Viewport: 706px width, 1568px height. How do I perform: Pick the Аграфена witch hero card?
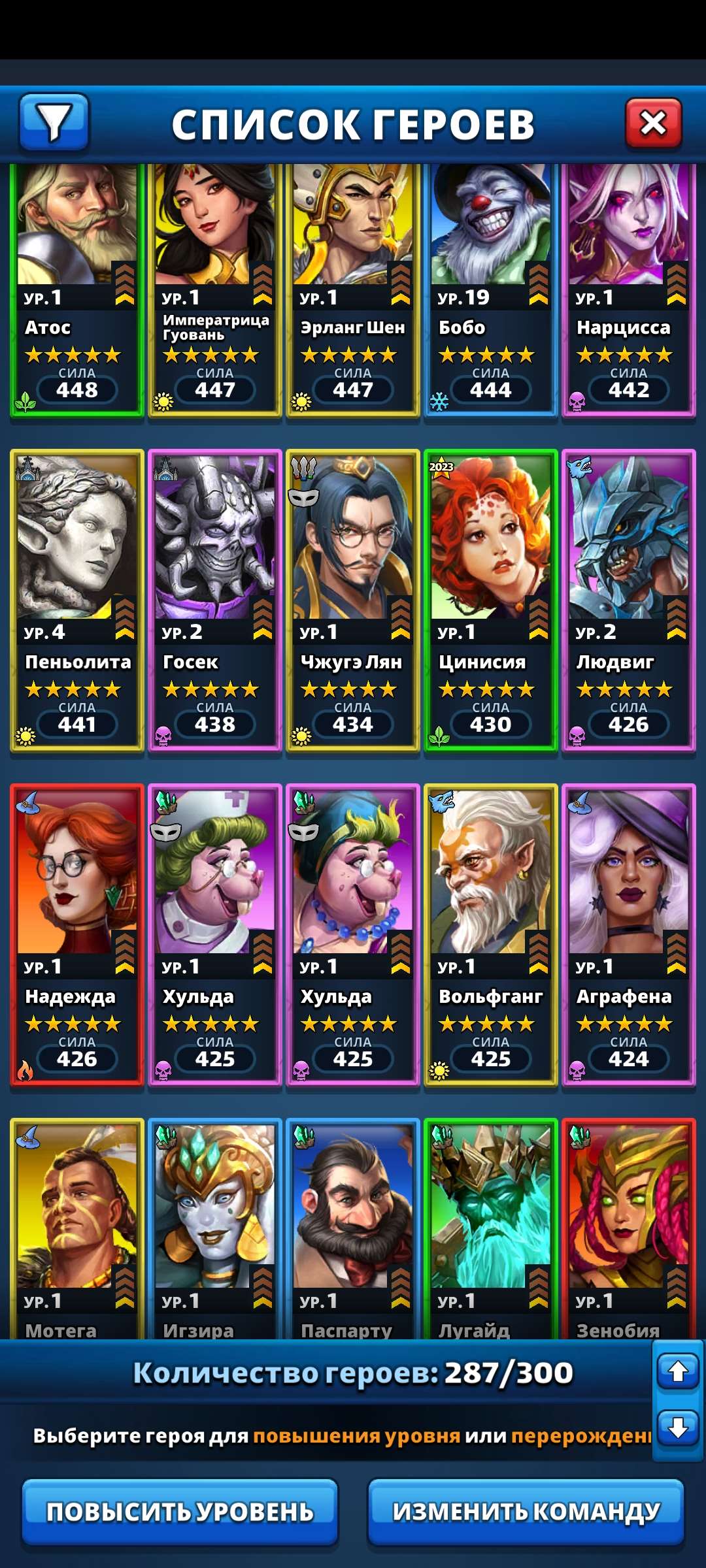[629, 934]
